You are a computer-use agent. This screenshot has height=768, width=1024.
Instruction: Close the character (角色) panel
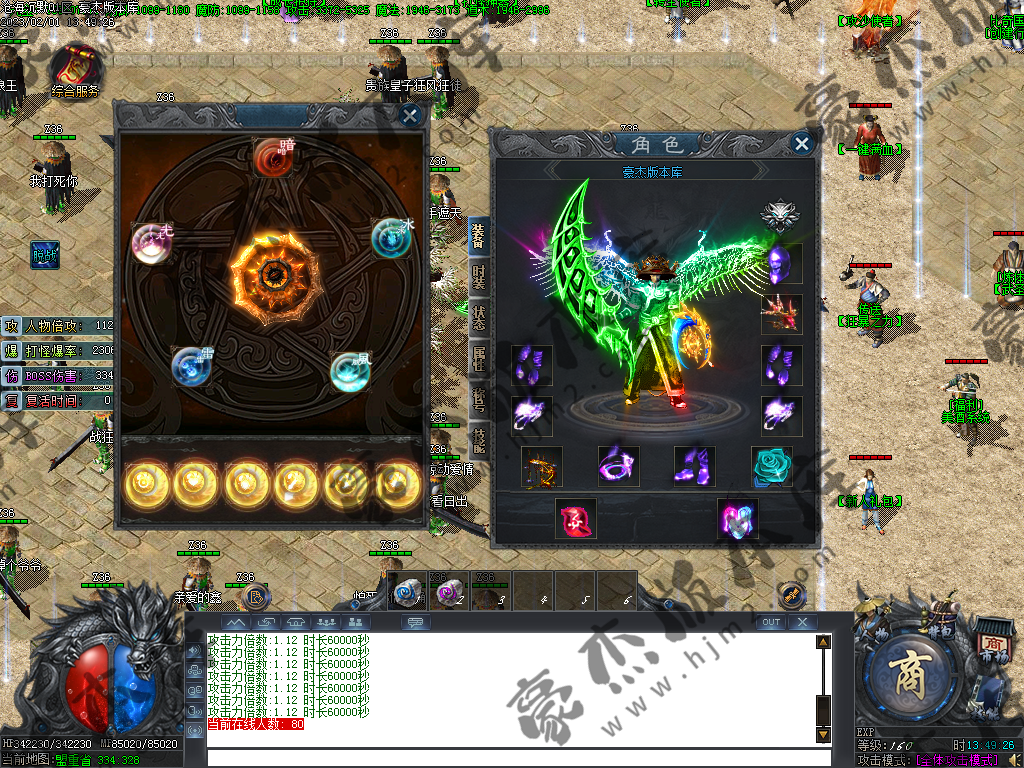(x=801, y=144)
